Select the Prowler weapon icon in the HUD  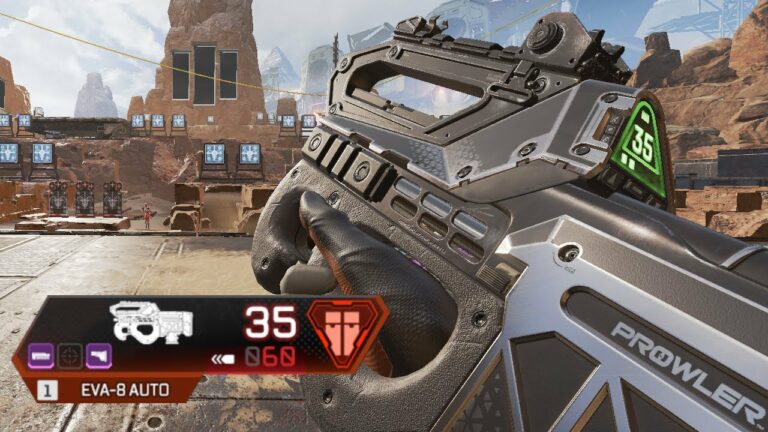(x=152, y=321)
